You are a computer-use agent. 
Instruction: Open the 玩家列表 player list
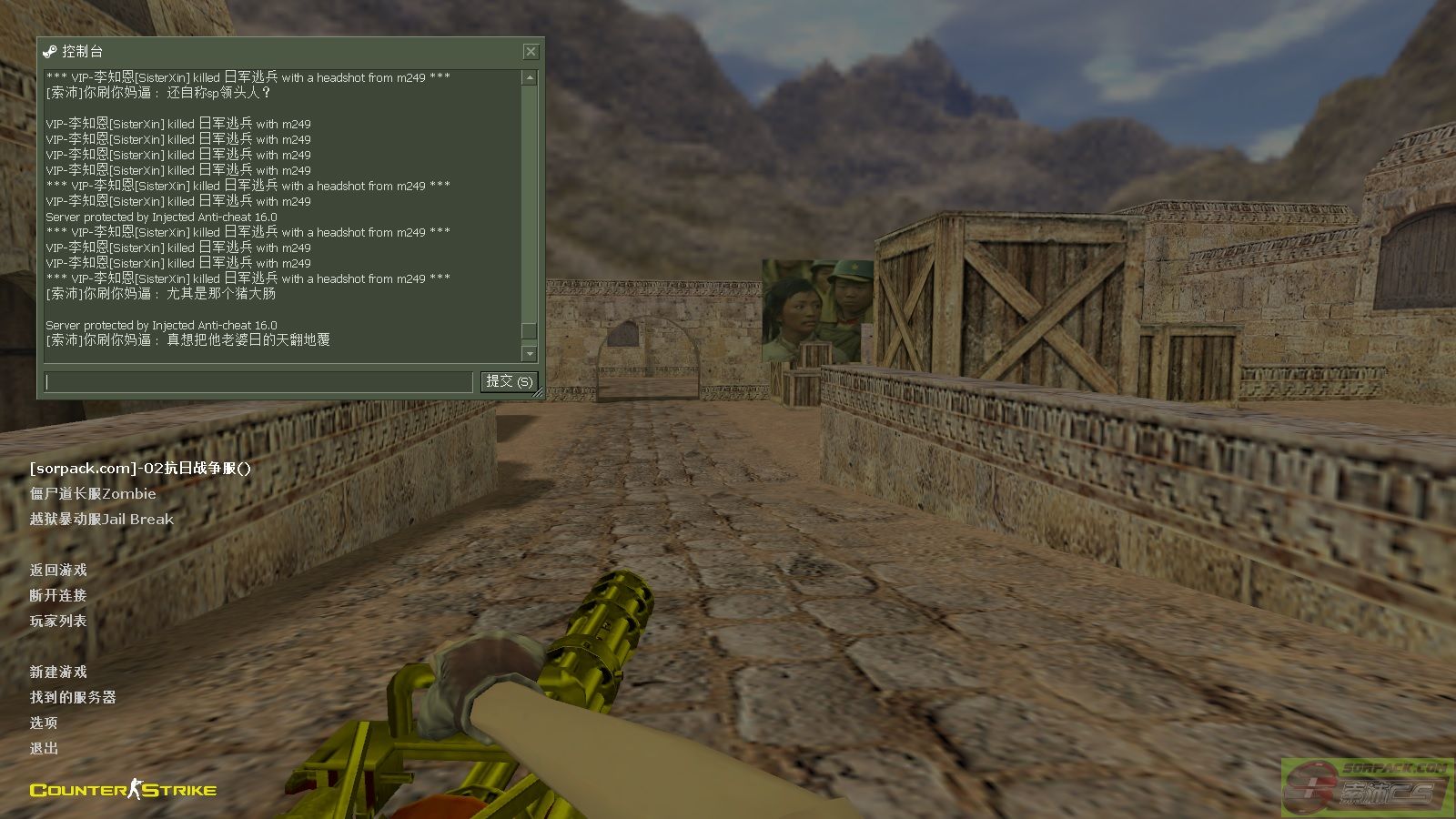pos(58,622)
